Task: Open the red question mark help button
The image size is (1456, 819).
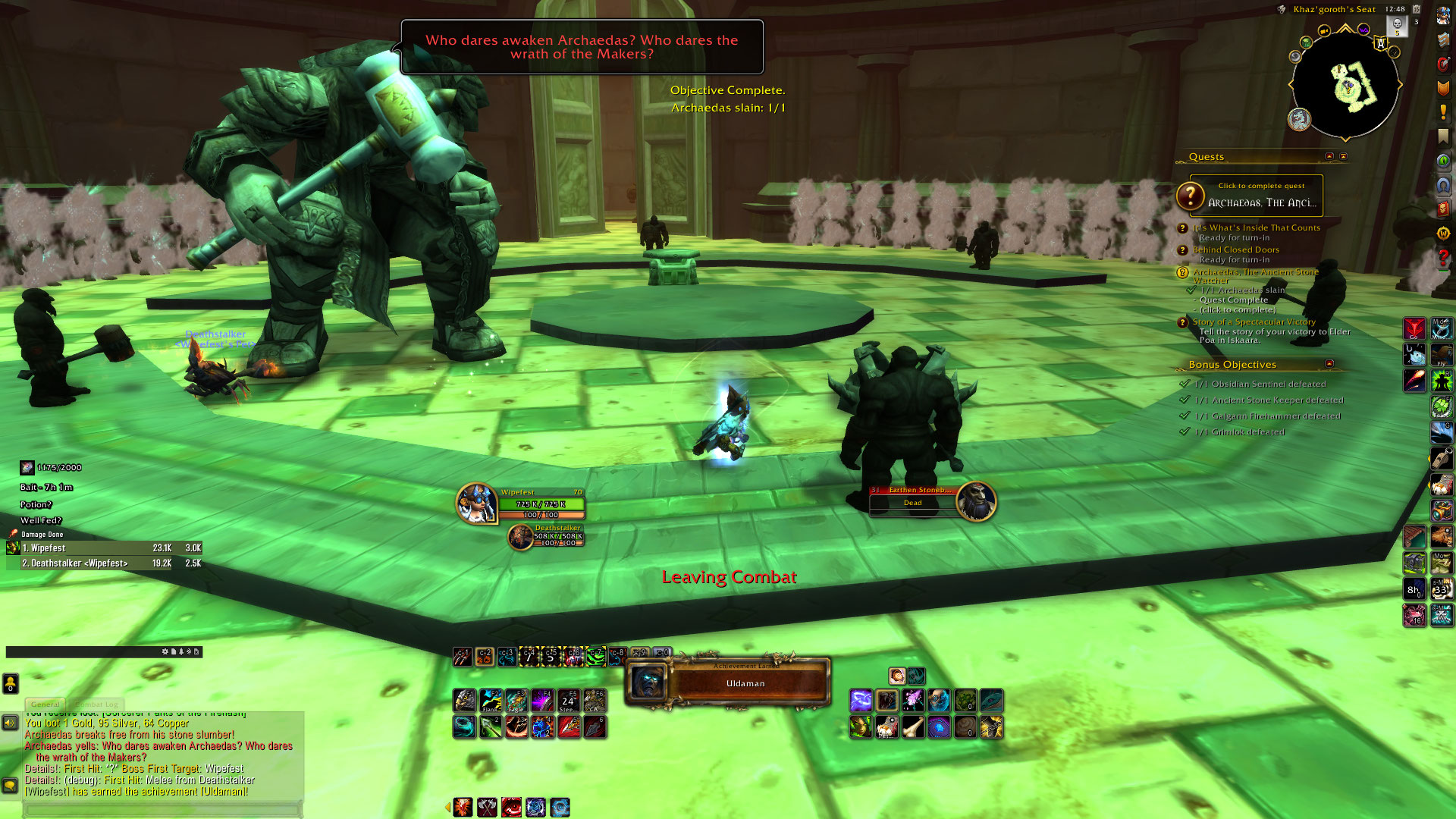Action: coord(1443,258)
